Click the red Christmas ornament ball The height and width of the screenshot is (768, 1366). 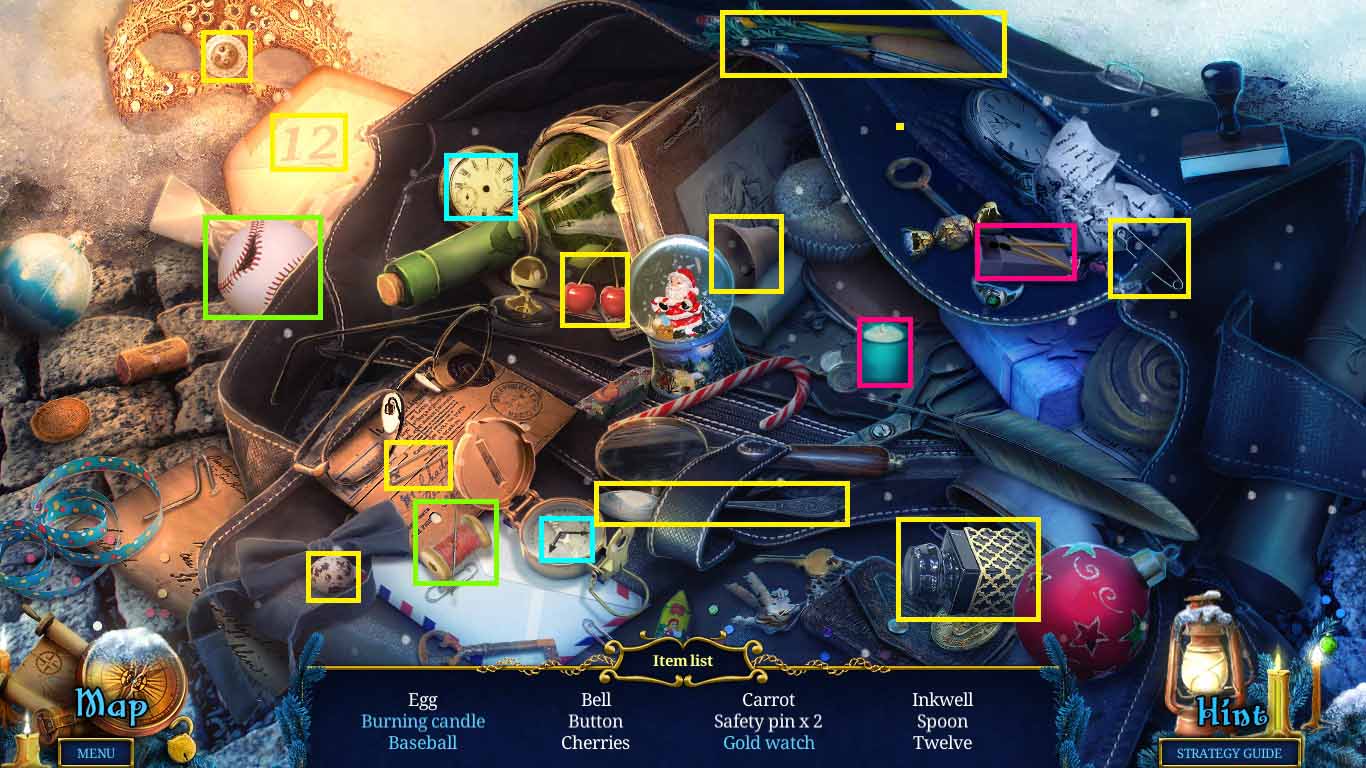1090,600
